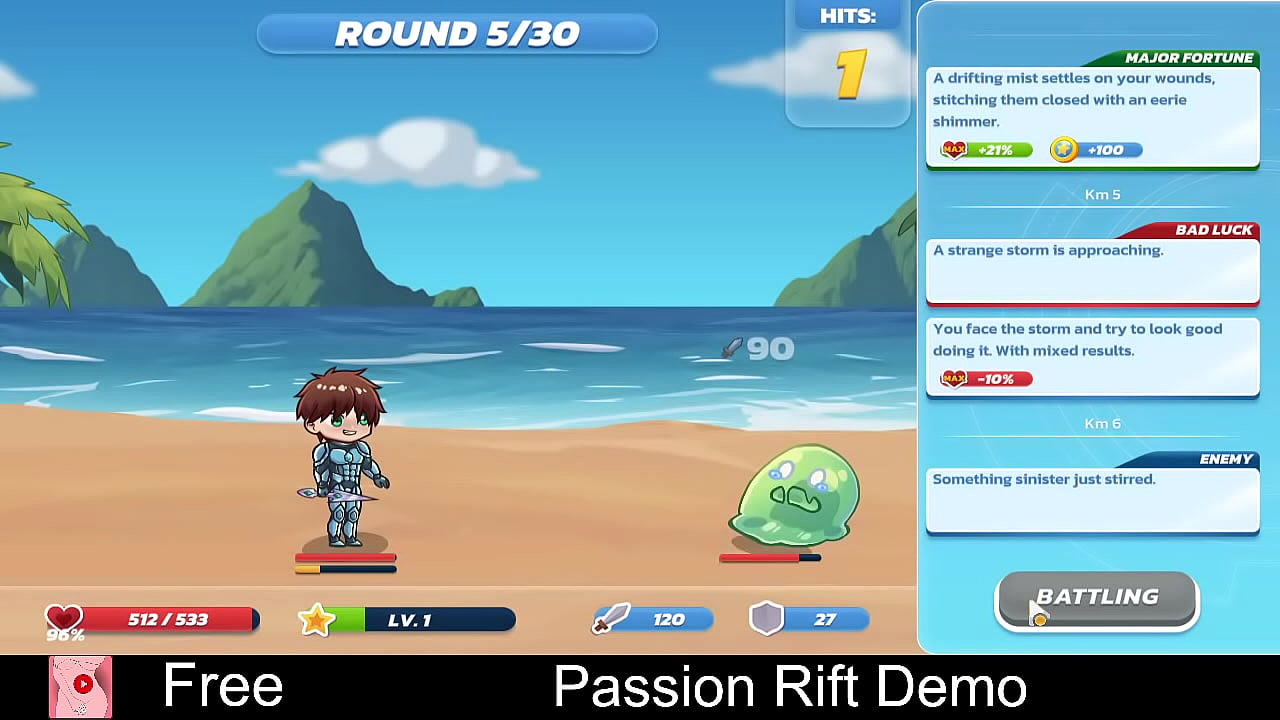The width and height of the screenshot is (1280, 720).
Task: Click the yellow star level icon
Action: 316,619
